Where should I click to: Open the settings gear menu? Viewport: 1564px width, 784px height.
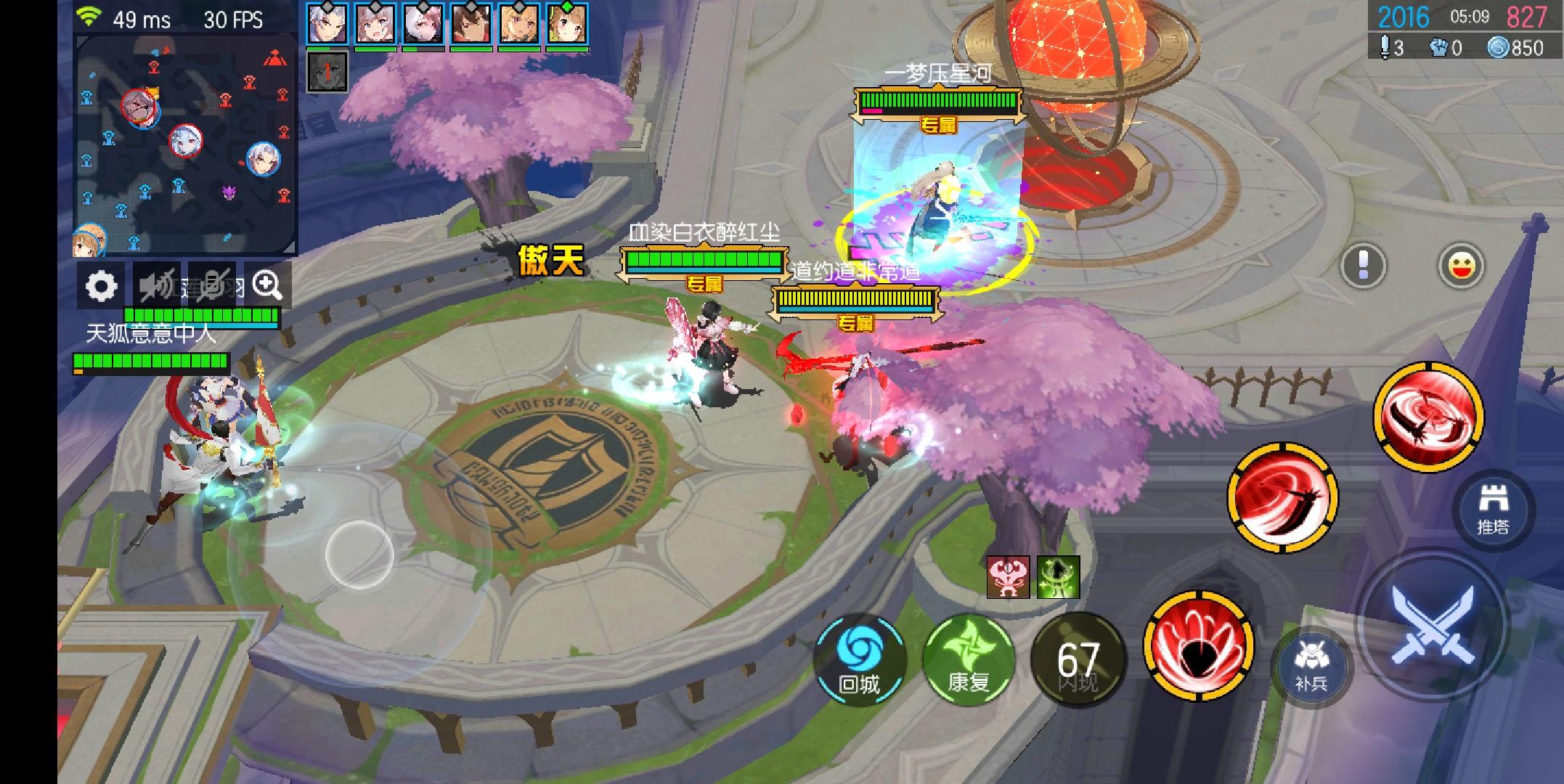tap(102, 285)
